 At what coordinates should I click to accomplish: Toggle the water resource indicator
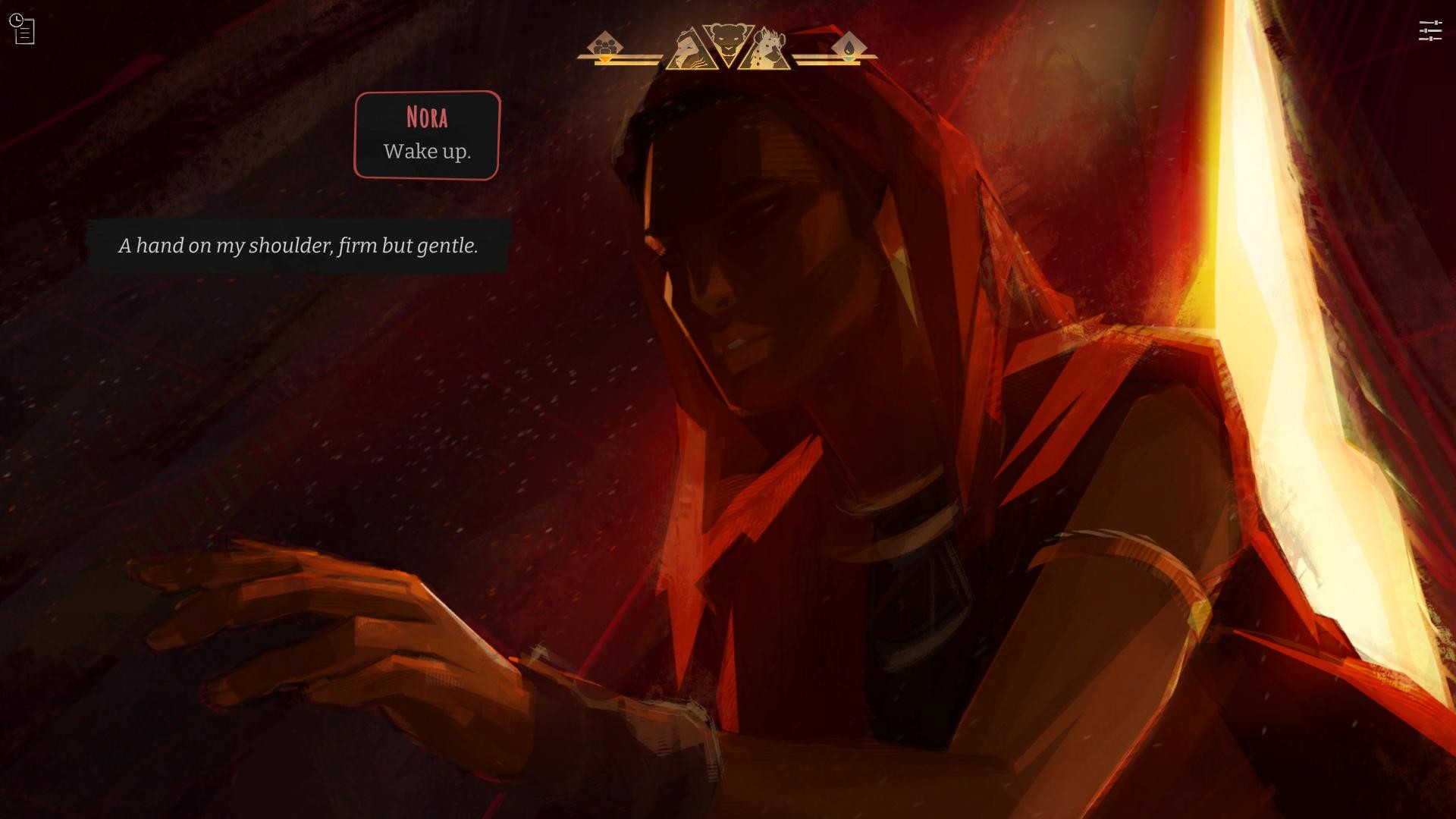[x=851, y=45]
